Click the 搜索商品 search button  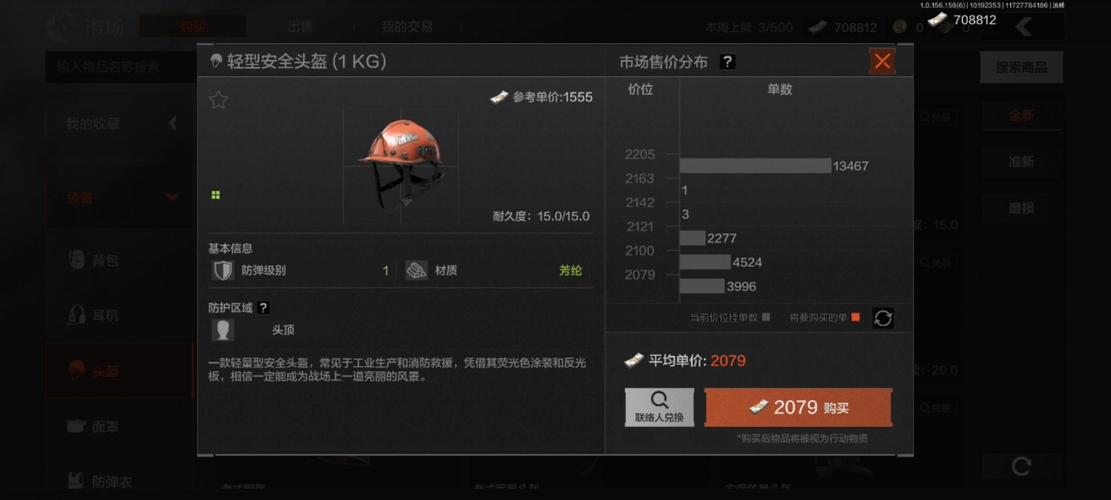pyautogui.click(x=1020, y=67)
